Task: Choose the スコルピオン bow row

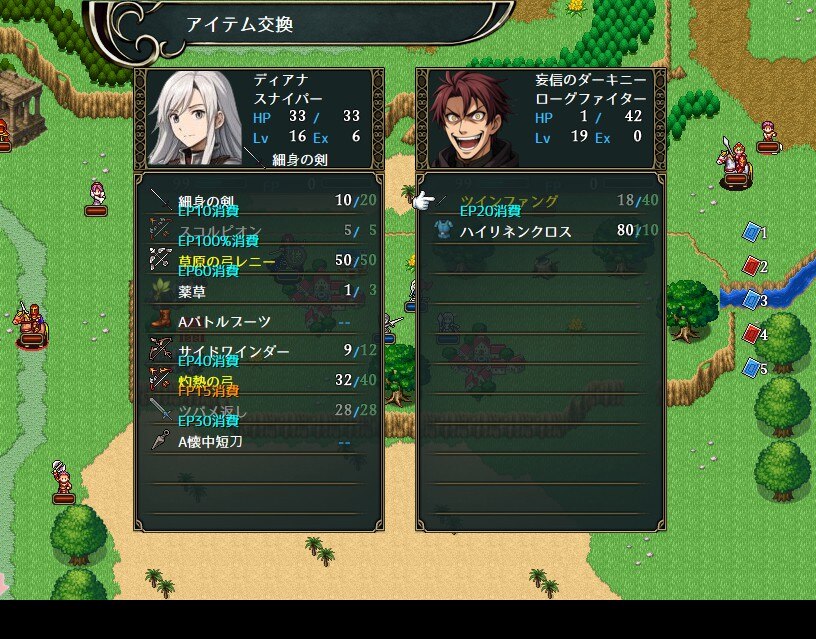Action: coord(258,231)
